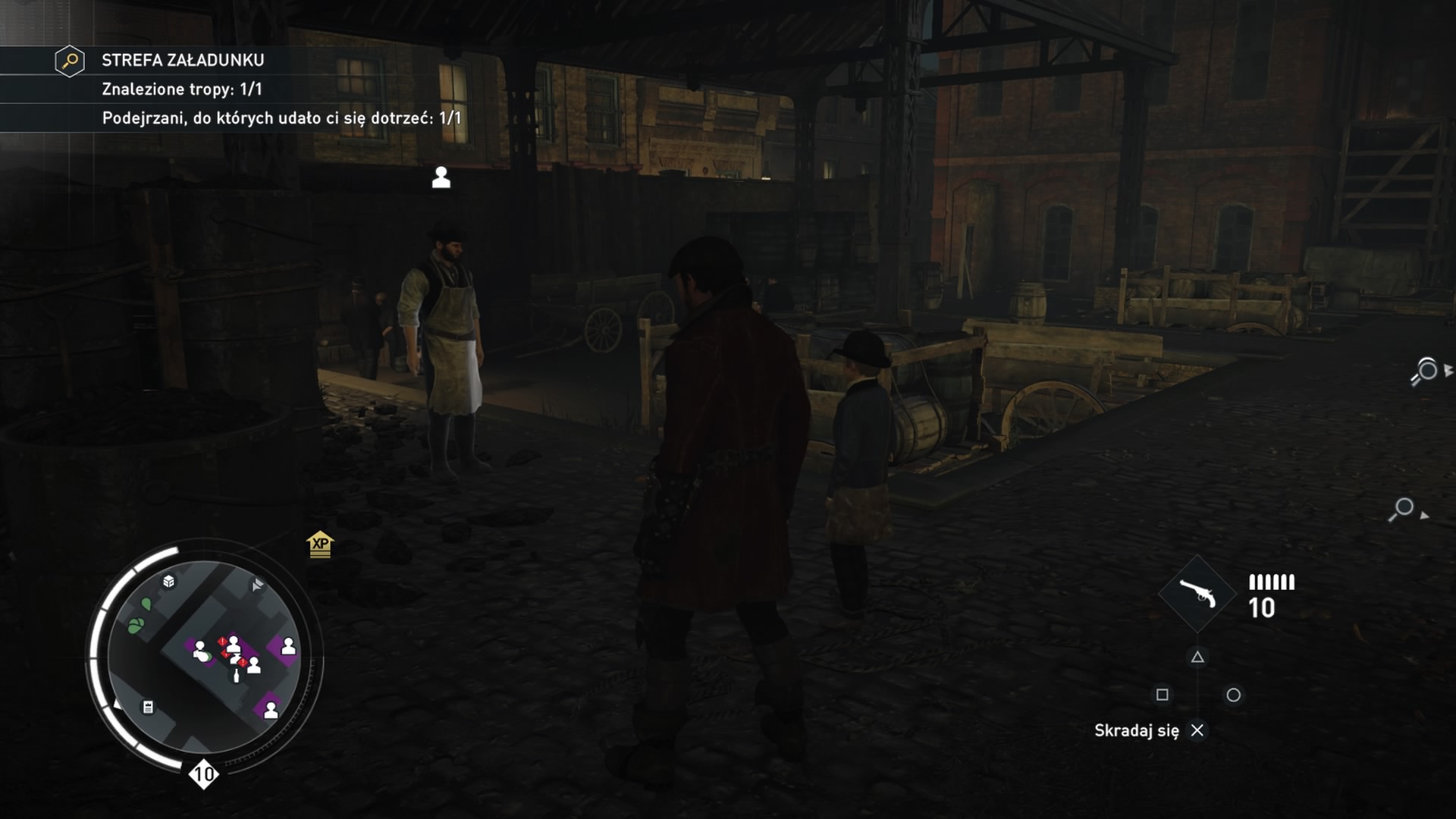Click the bottle icon in the minimap center
This screenshot has height=819, width=1456.
pos(236,676)
